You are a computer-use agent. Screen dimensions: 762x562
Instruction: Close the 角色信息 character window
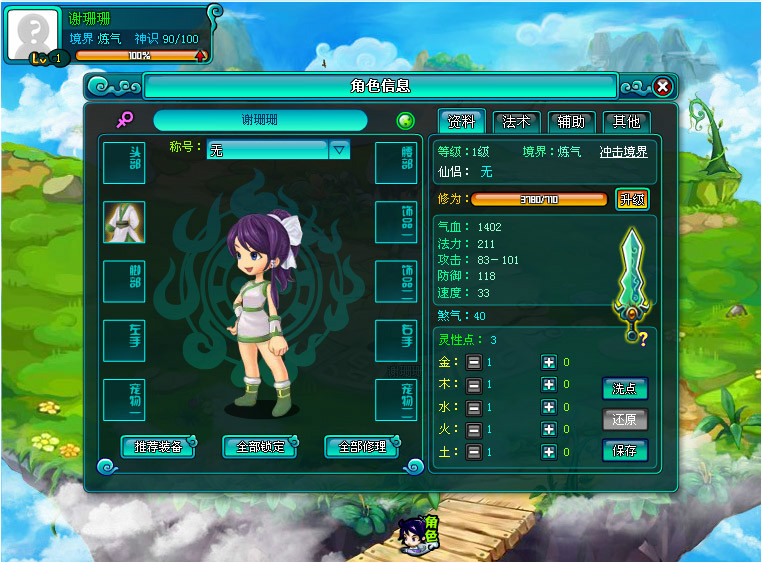click(663, 87)
